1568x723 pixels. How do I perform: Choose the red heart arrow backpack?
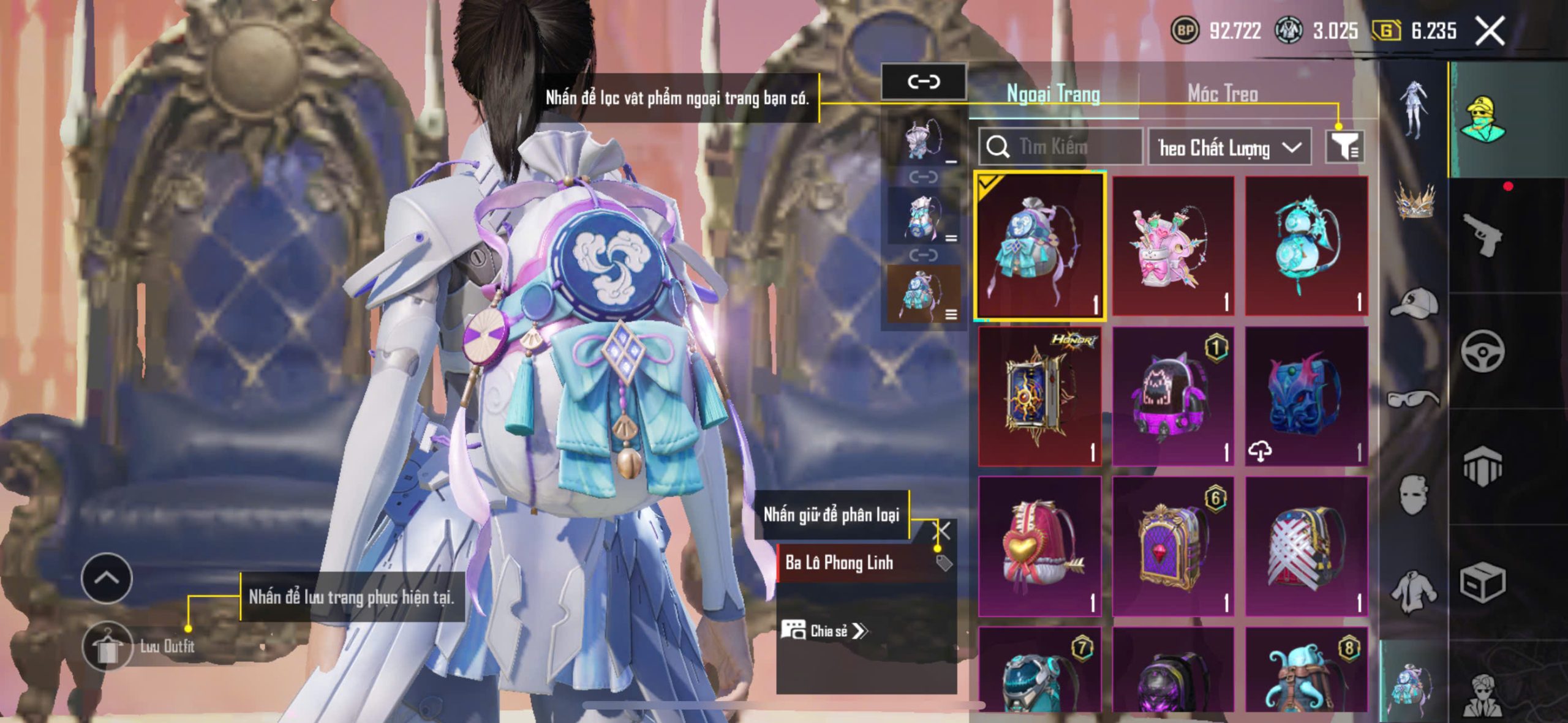coord(1039,546)
